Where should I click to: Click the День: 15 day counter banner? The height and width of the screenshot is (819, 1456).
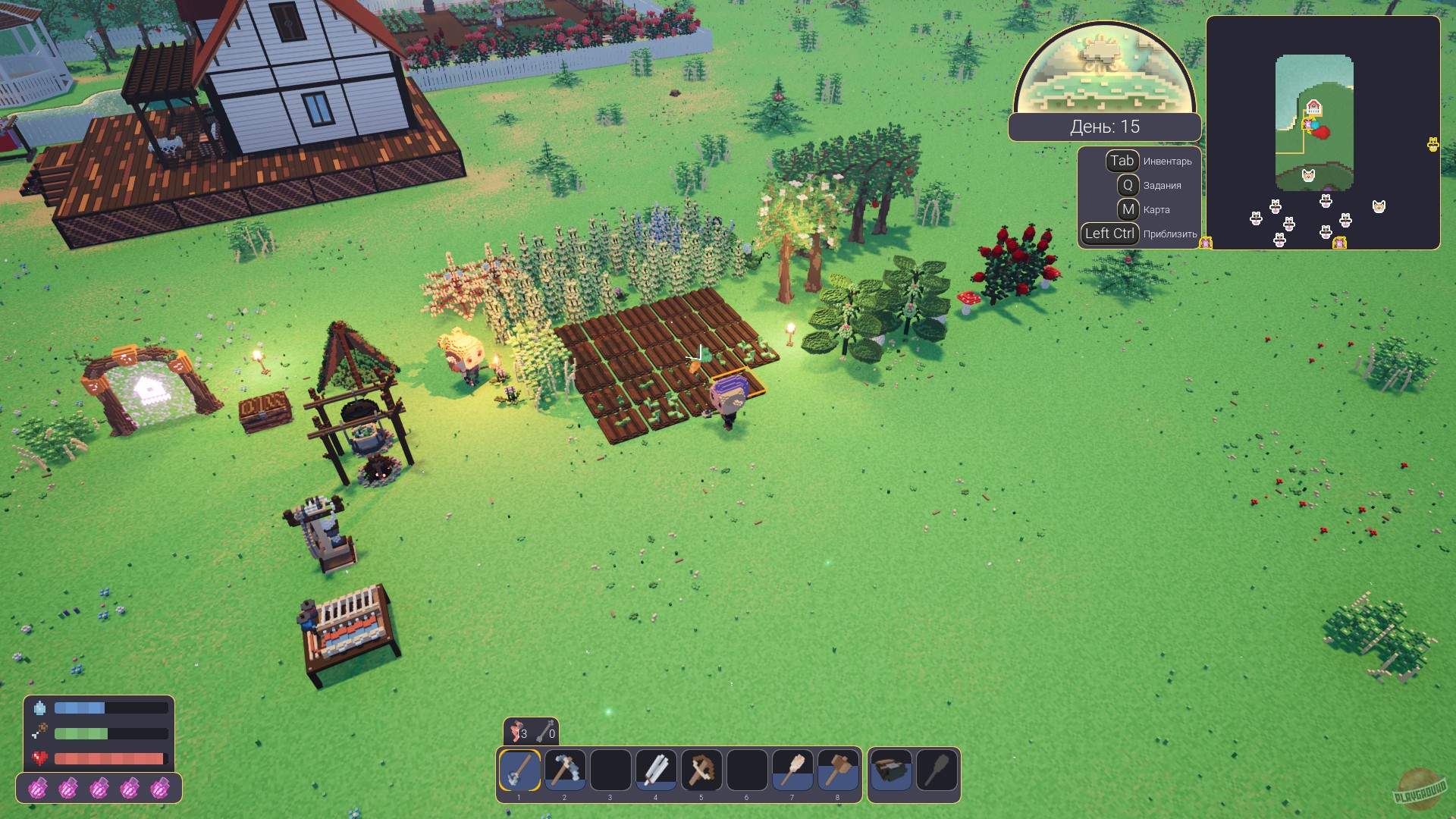(x=1104, y=127)
